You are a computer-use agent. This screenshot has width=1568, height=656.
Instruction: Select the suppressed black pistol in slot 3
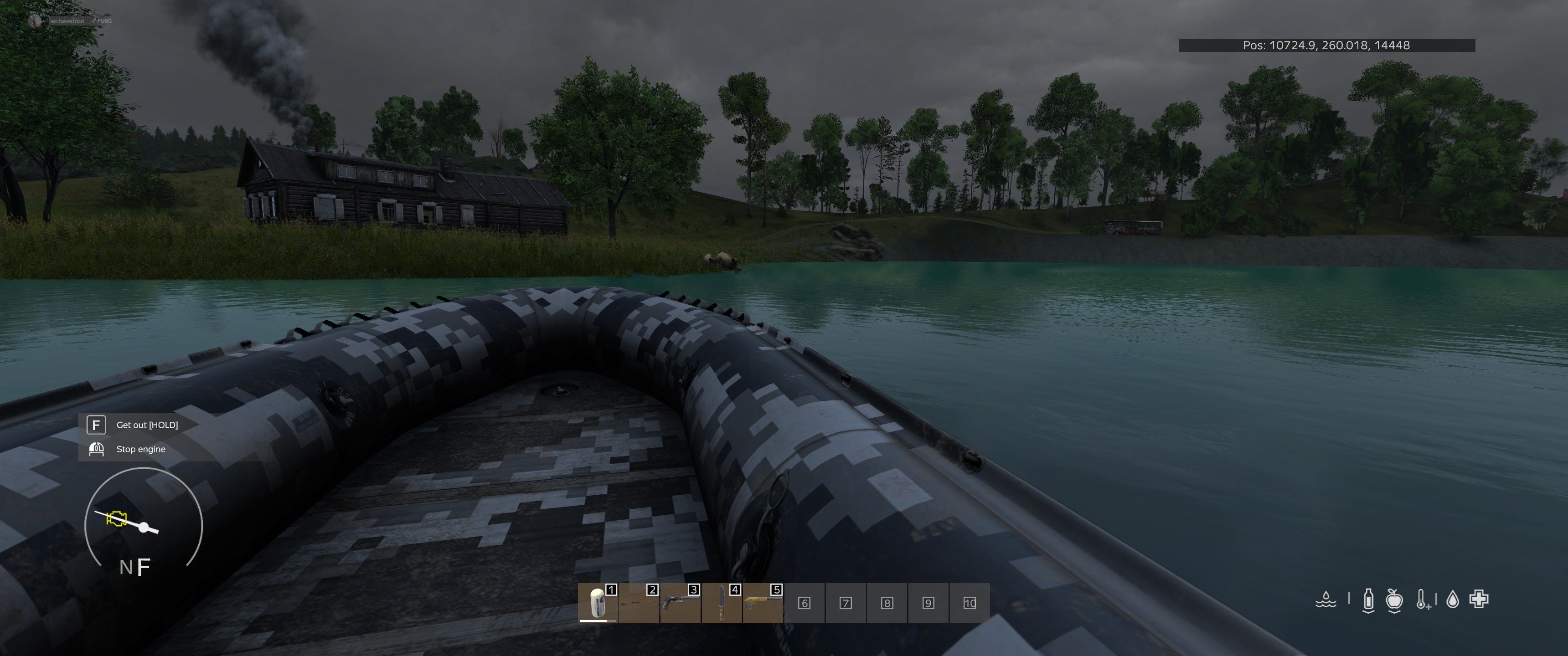pyautogui.click(x=681, y=602)
